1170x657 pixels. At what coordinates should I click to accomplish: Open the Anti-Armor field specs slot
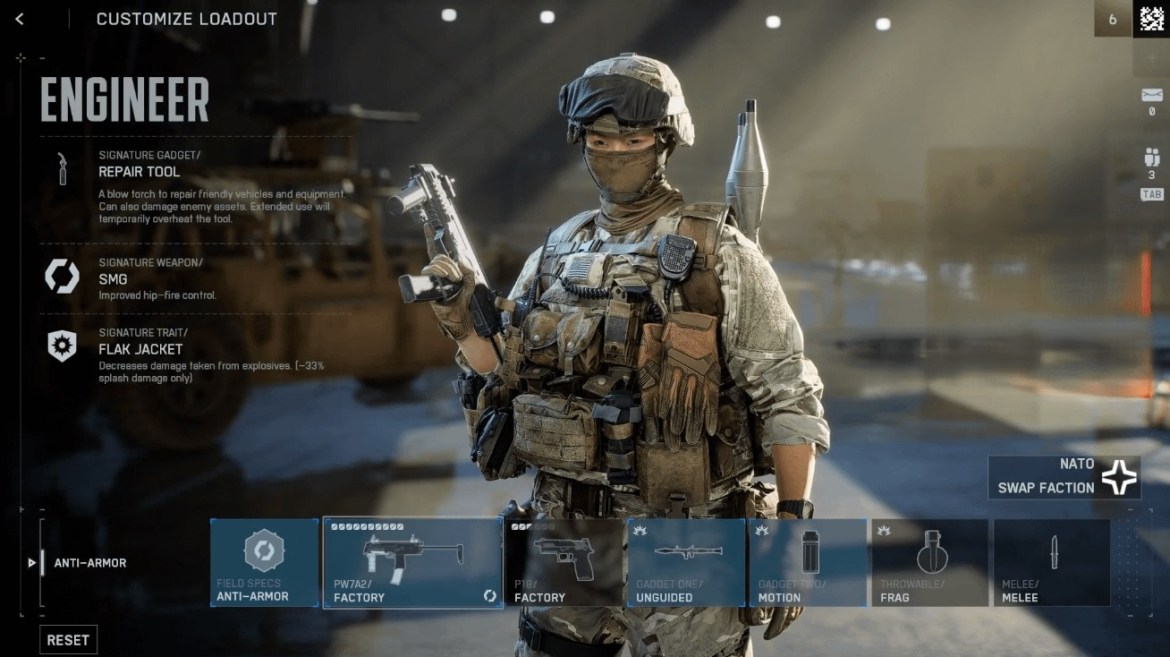tap(265, 562)
